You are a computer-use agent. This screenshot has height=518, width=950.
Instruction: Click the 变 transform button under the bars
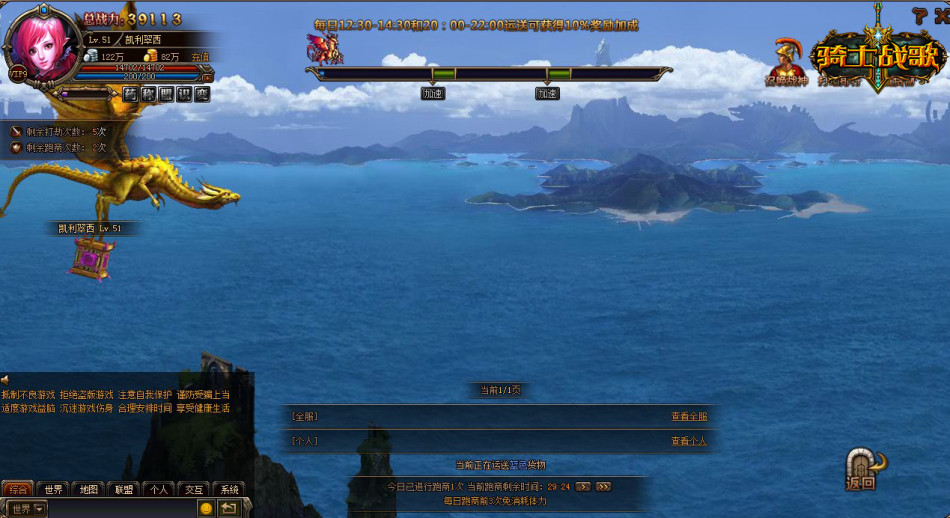[x=202, y=94]
